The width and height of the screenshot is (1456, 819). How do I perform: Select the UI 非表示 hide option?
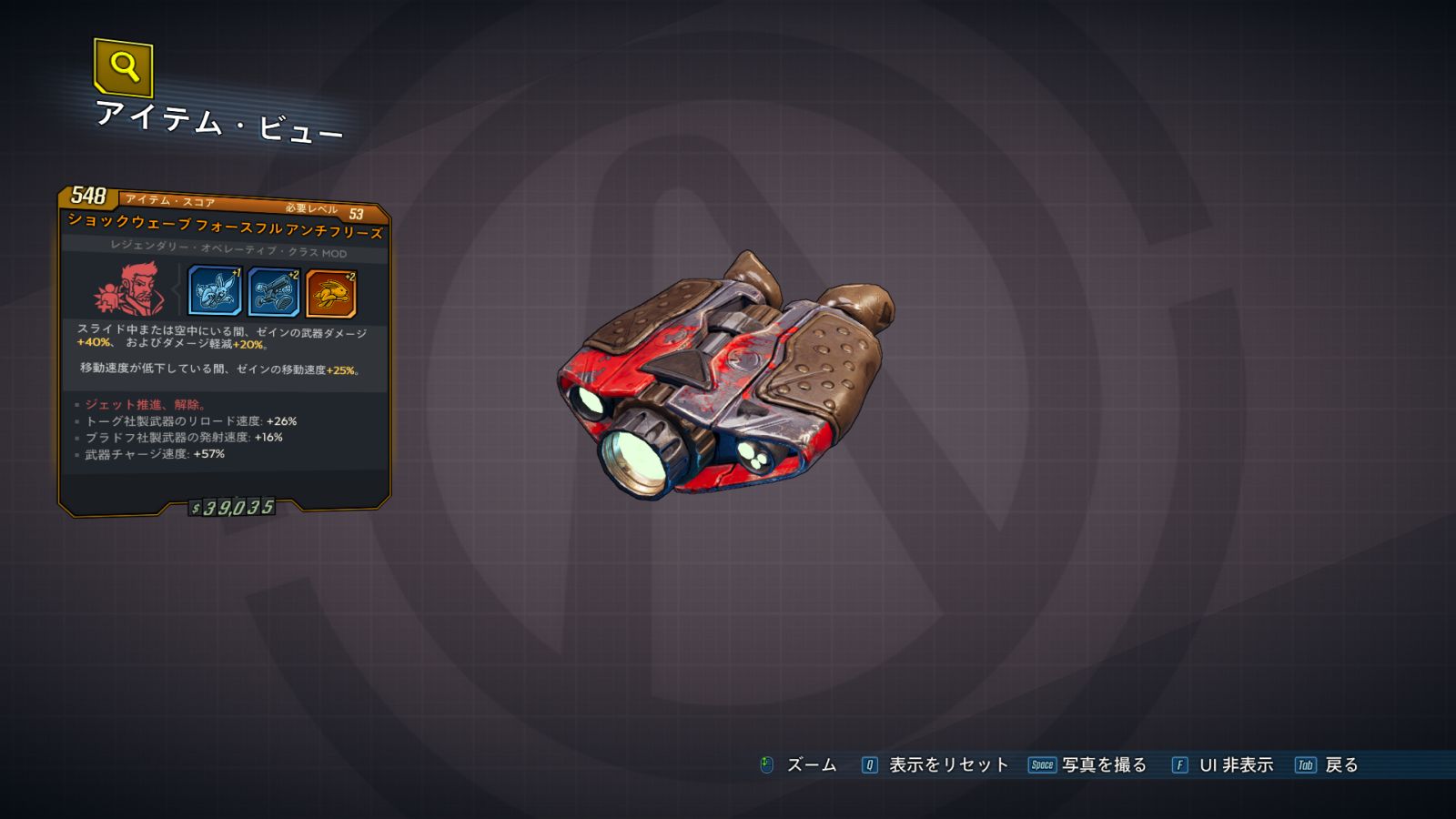(1235, 765)
